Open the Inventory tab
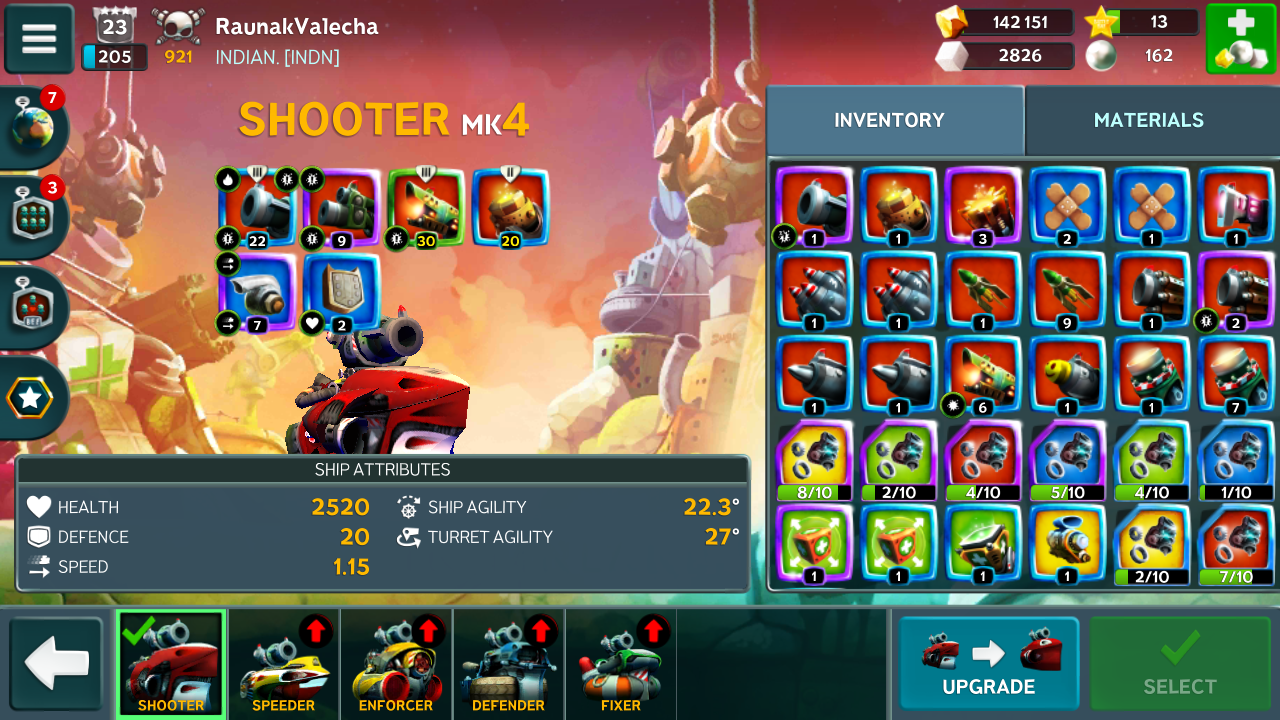Viewport: 1280px width, 720px height. tap(889, 120)
